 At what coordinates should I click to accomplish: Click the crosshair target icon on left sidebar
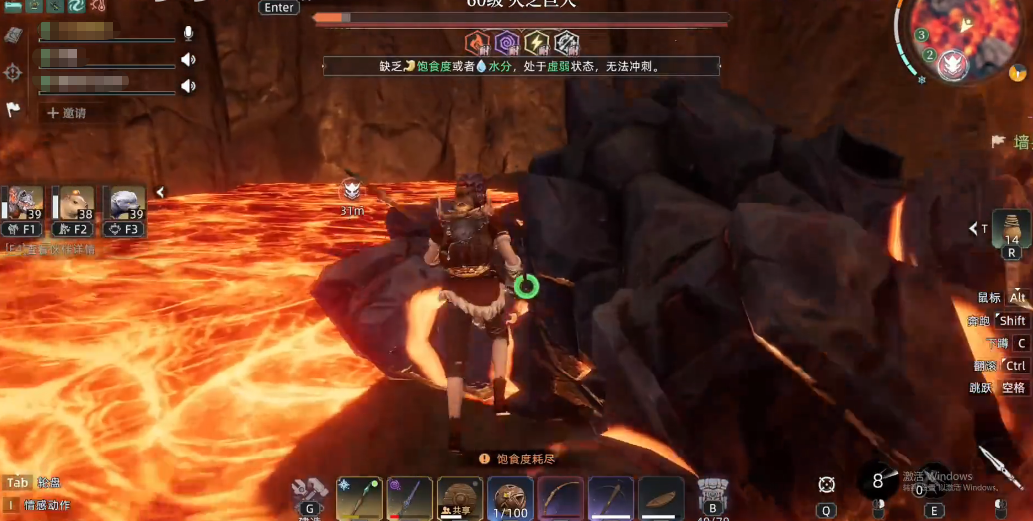[13, 72]
